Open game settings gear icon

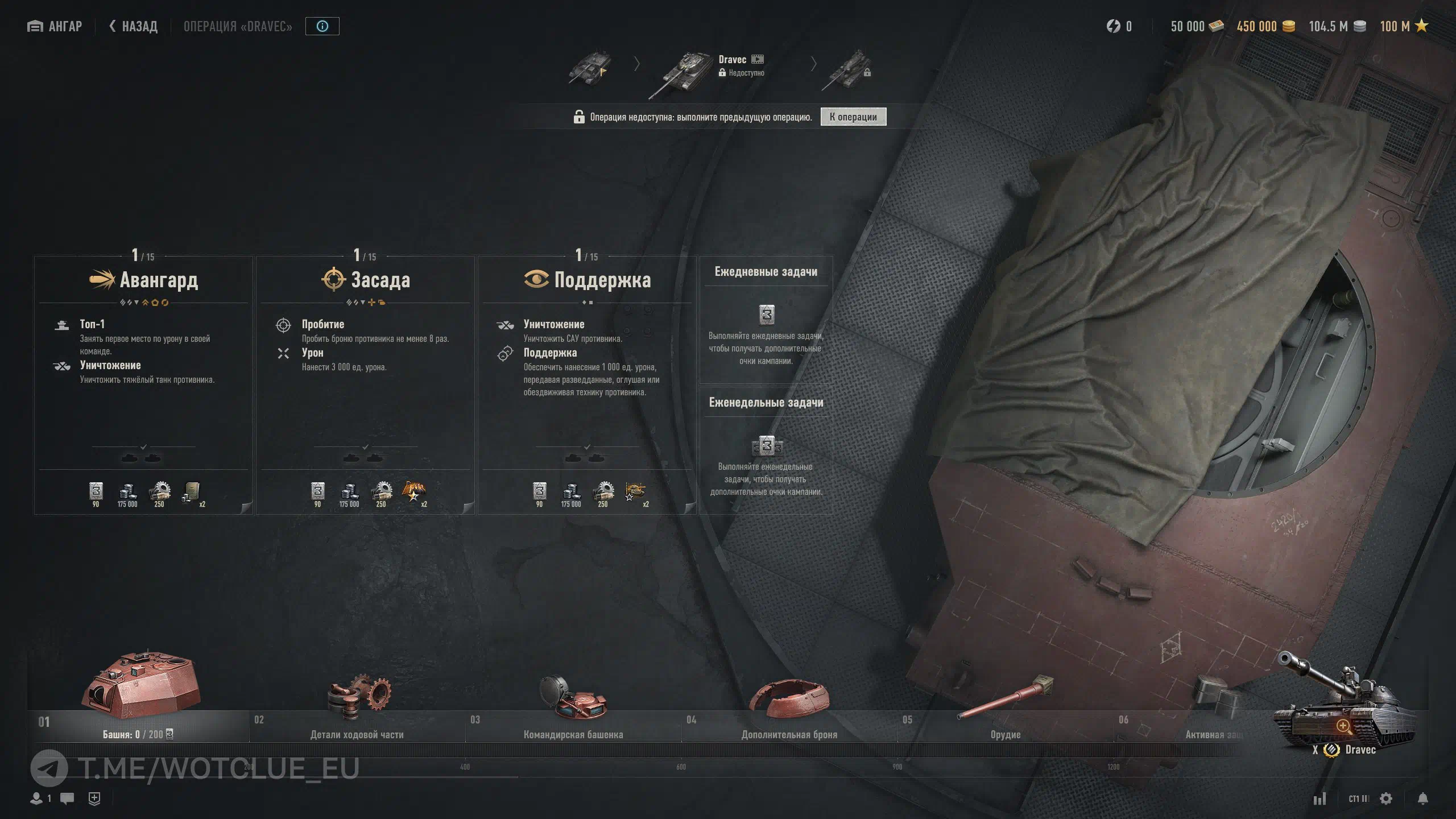coord(1387,799)
